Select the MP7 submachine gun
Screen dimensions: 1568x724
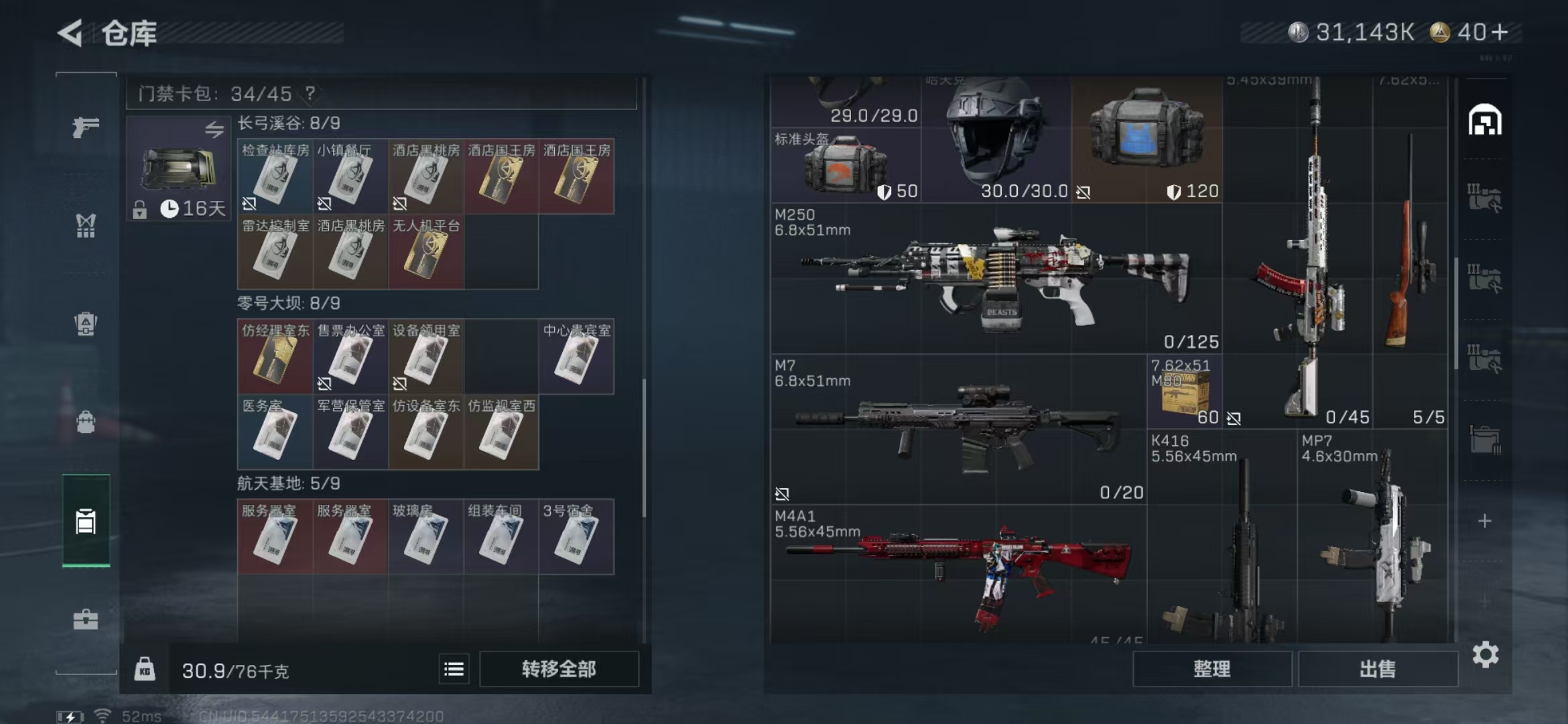[x=1372, y=536]
